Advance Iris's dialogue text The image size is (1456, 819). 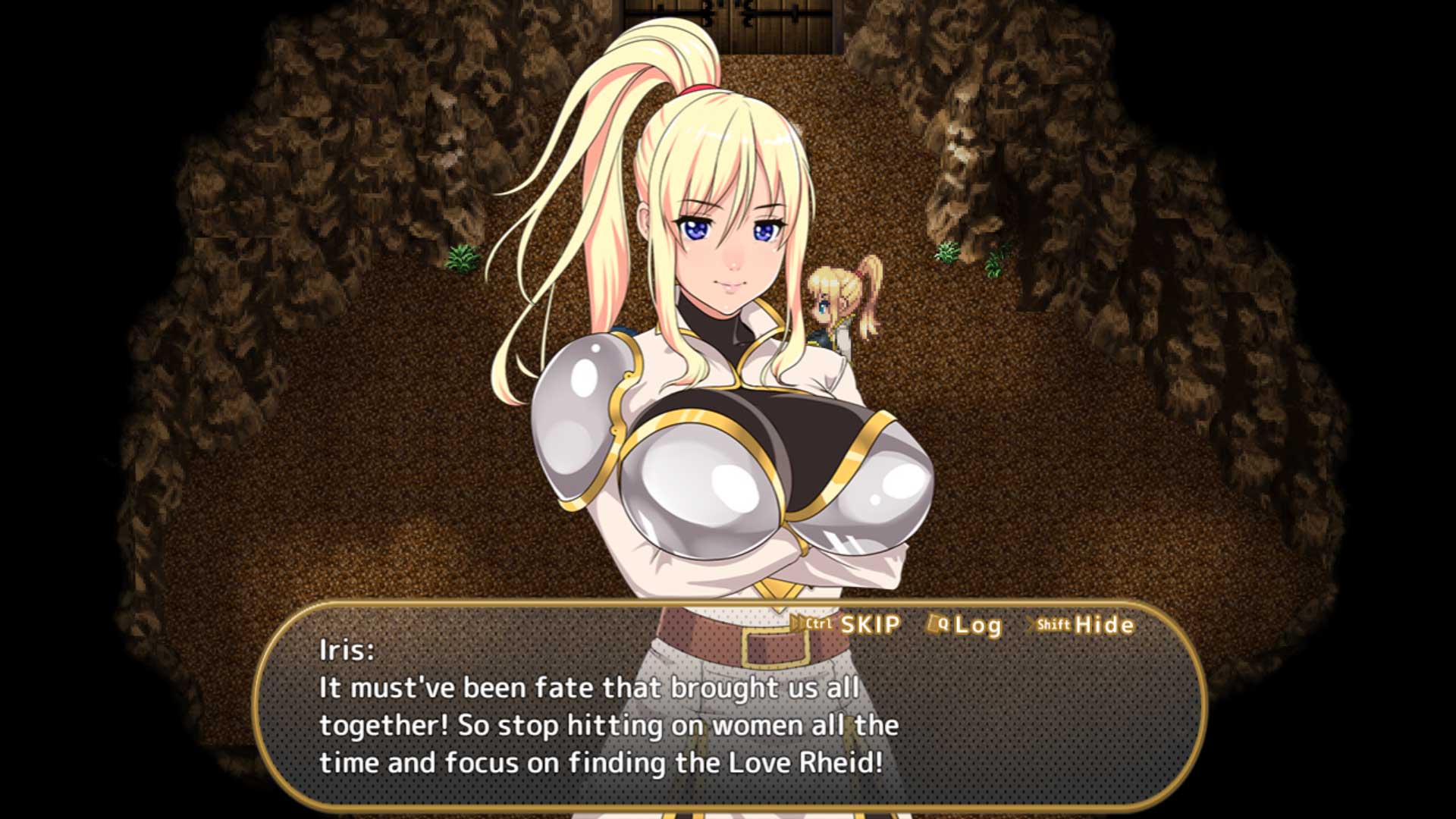point(607,725)
